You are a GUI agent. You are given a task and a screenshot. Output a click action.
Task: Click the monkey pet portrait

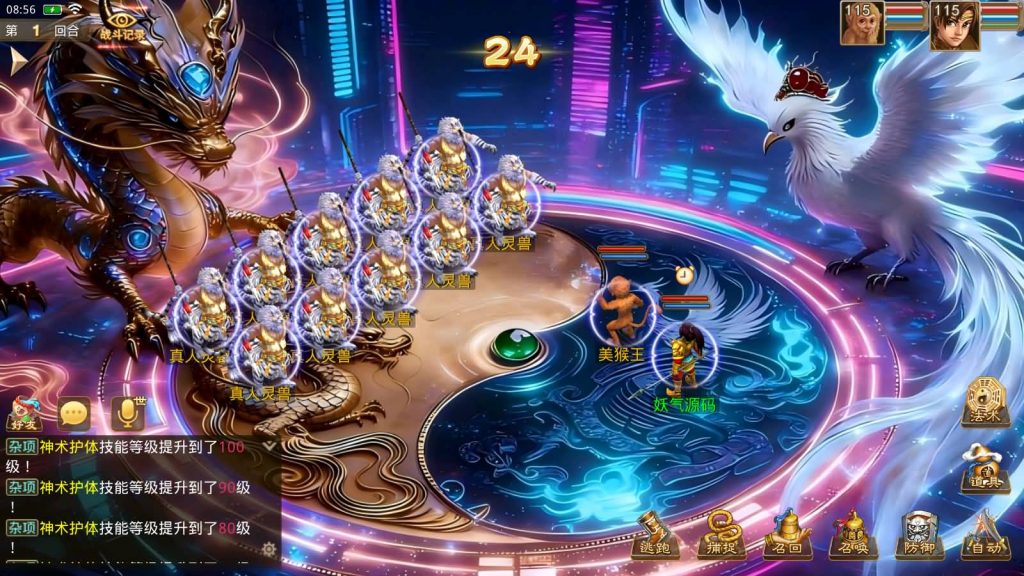pyautogui.click(x=861, y=23)
